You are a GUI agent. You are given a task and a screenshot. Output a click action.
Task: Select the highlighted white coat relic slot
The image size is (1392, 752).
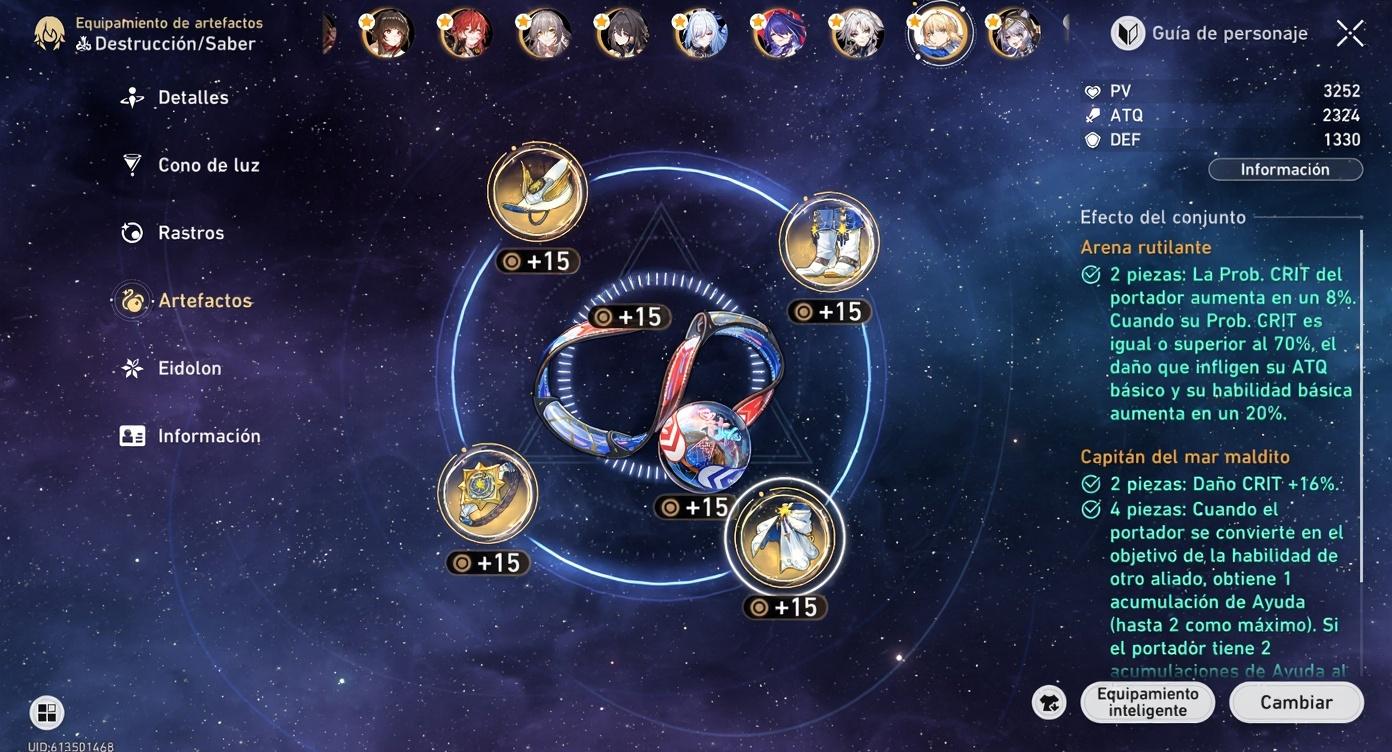point(784,536)
